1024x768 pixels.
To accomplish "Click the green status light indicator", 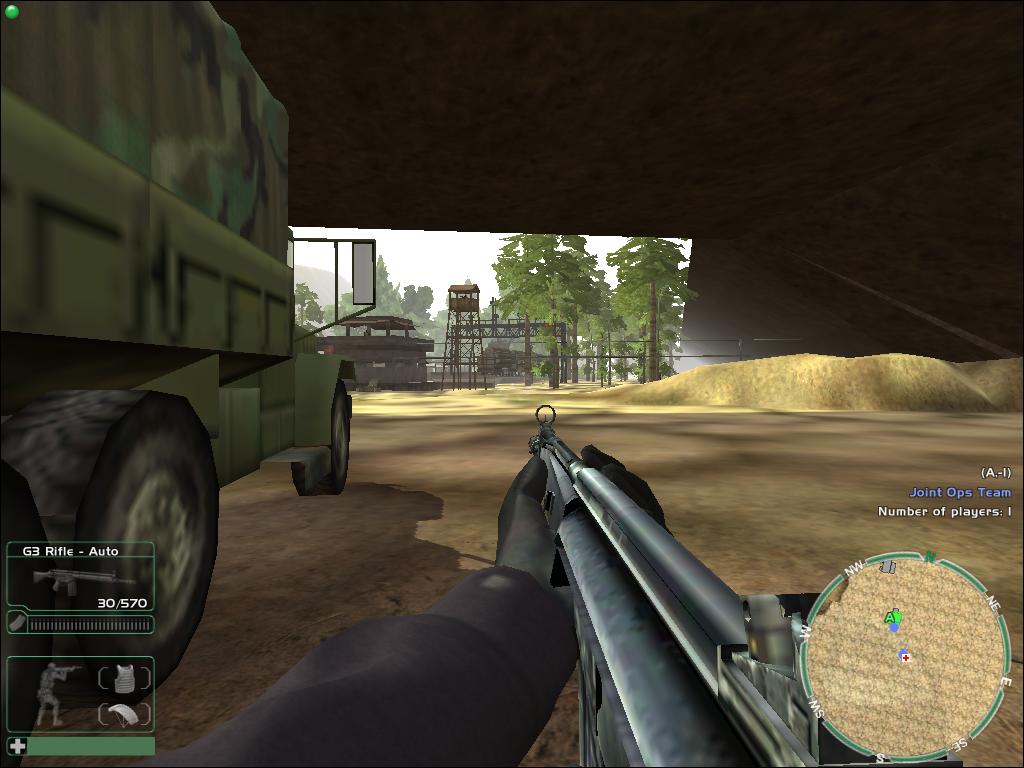I will (12, 11).
